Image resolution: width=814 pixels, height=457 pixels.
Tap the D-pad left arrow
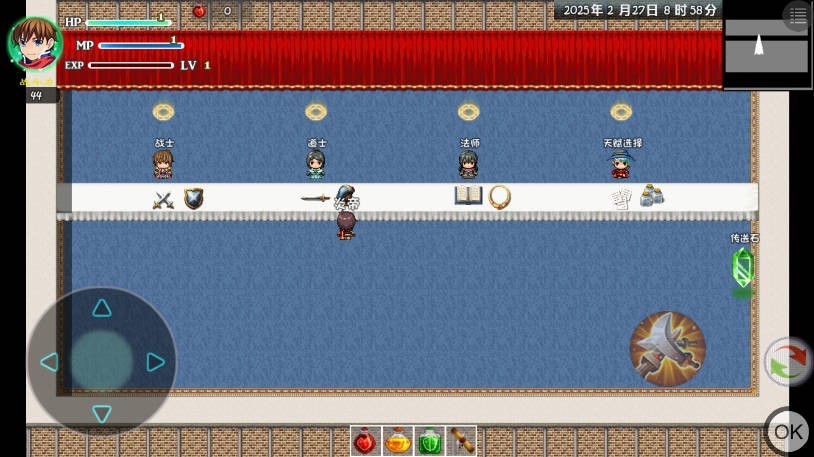click(x=48, y=361)
